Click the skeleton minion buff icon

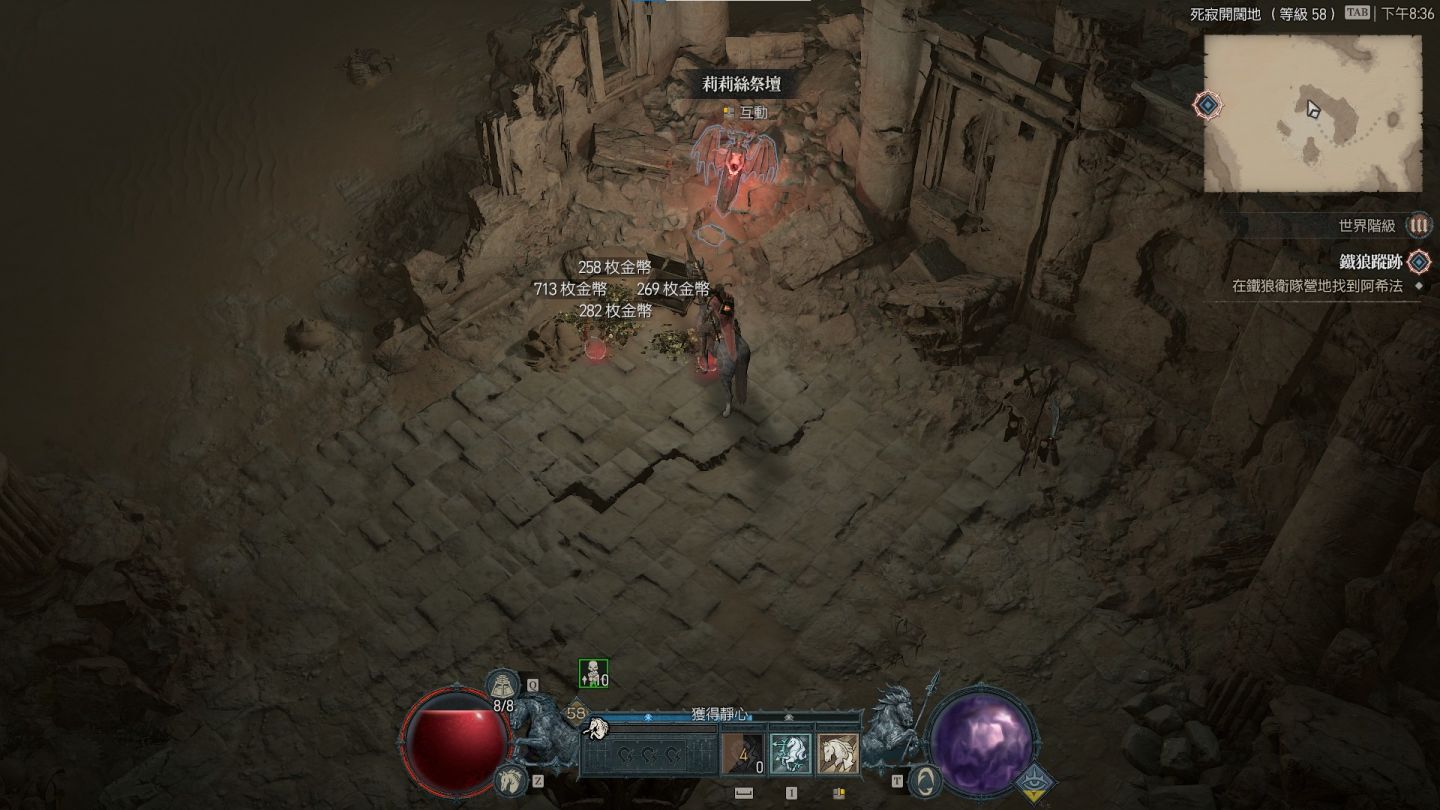coord(593,674)
